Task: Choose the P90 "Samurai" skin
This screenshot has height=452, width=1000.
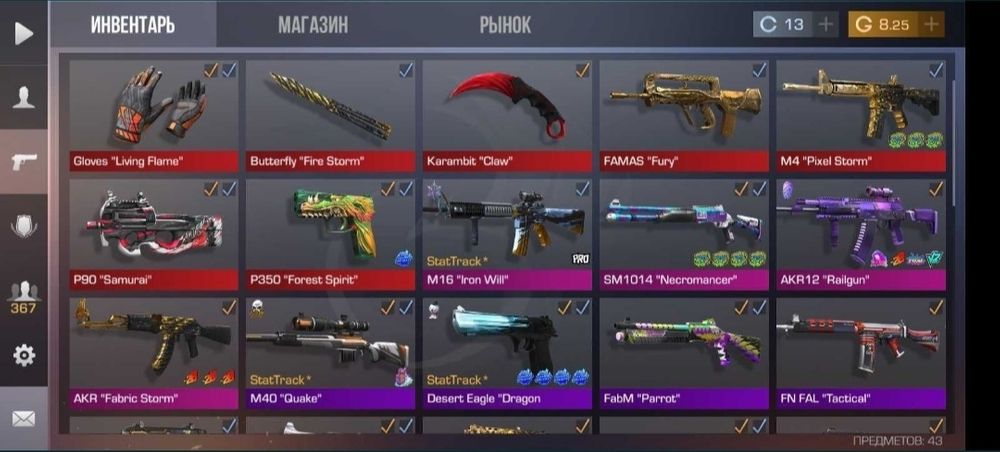Action: (154, 232)
